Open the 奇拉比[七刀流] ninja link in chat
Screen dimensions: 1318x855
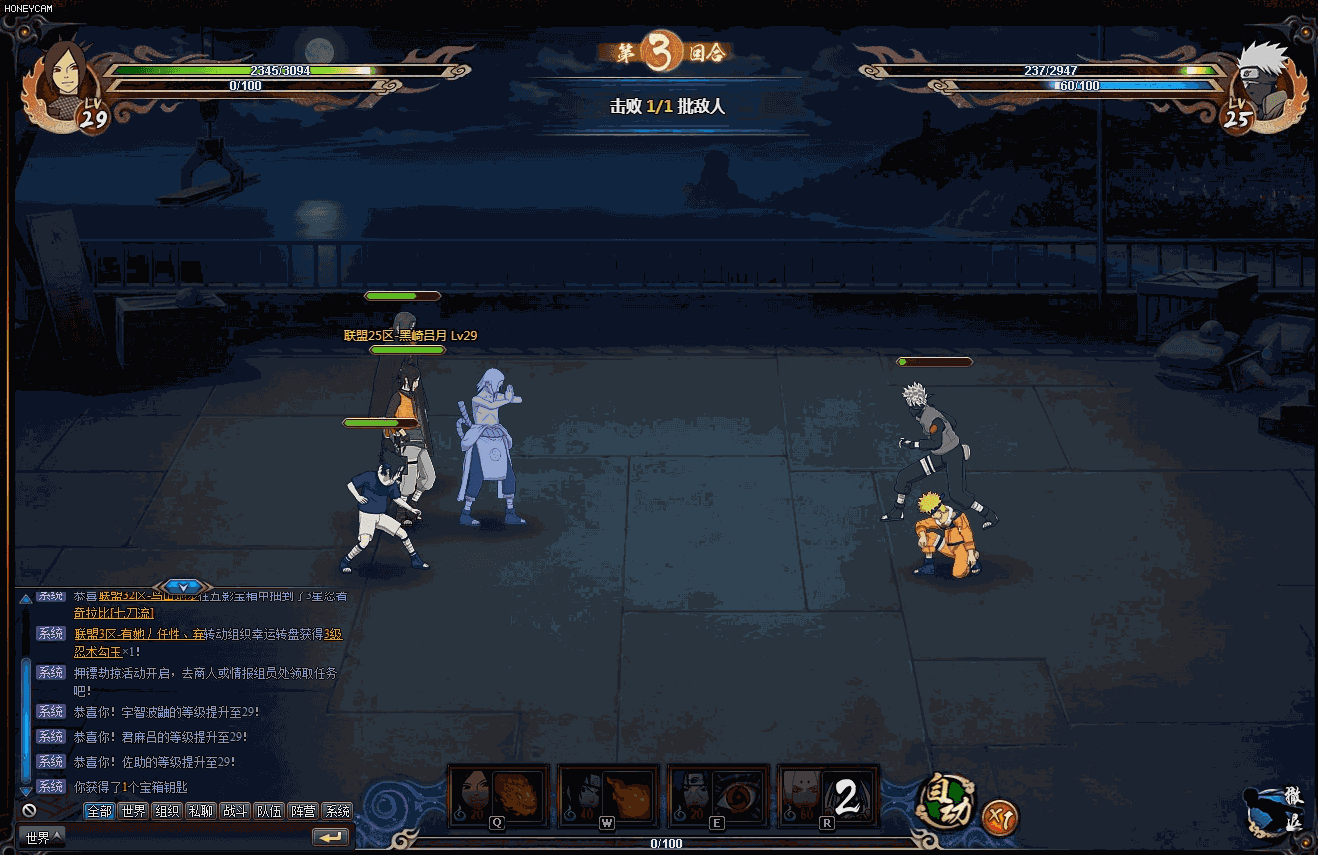point(114,612)
